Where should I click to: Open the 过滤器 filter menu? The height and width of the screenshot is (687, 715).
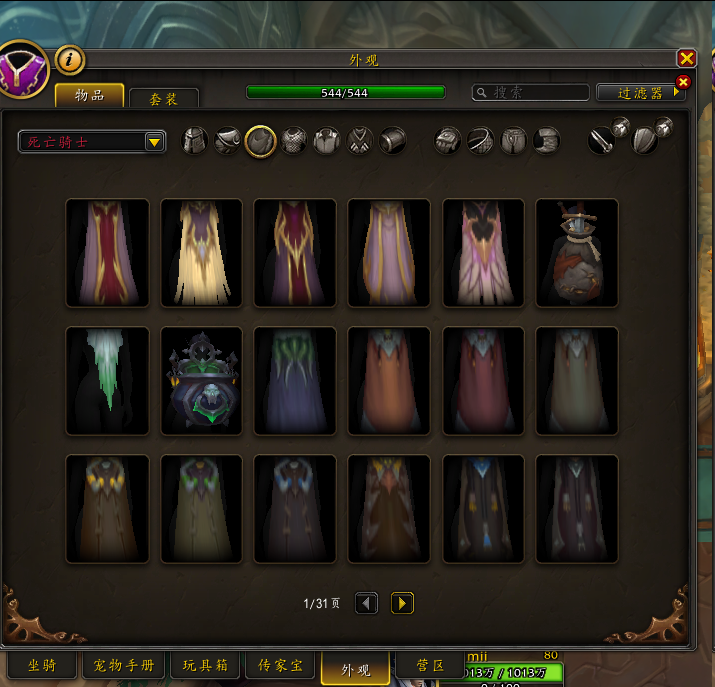tap(640, 93)
